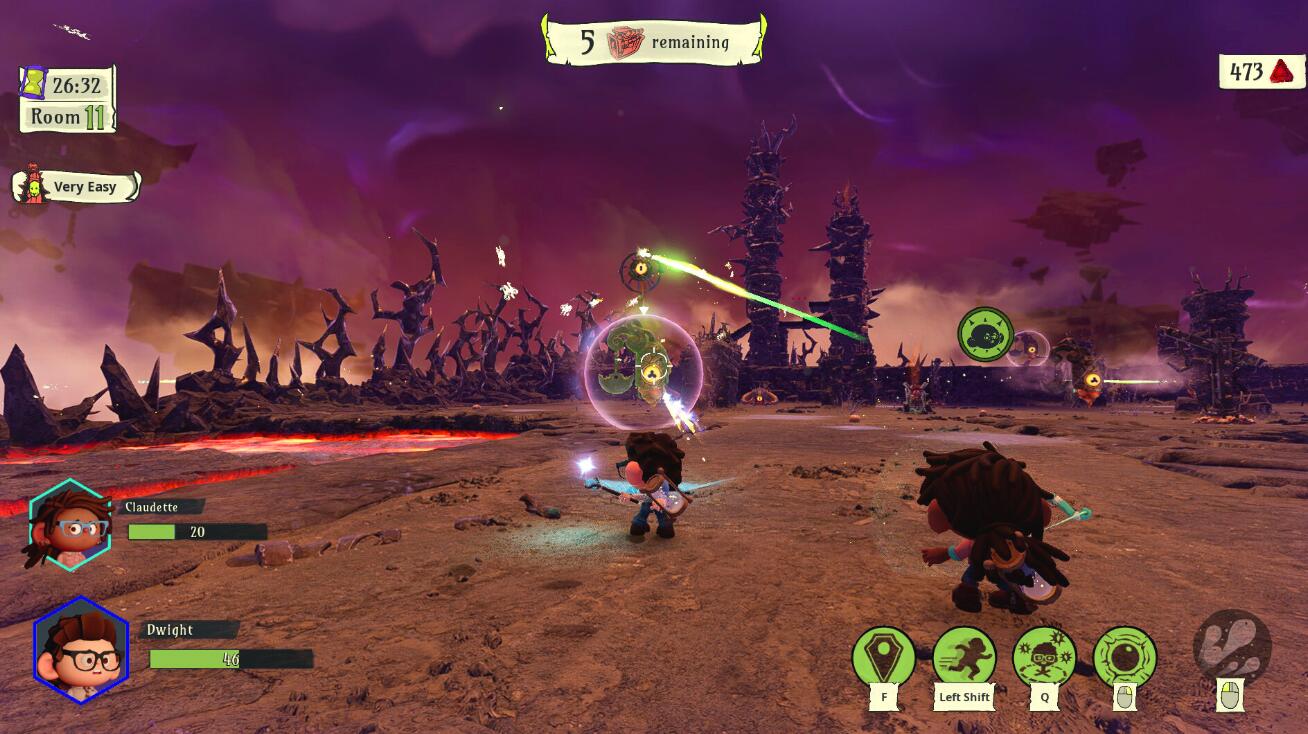The width and height of the screenshot is (1308, 734).
Task: Use the dash running-figure ability
Action: coord(964,657)
